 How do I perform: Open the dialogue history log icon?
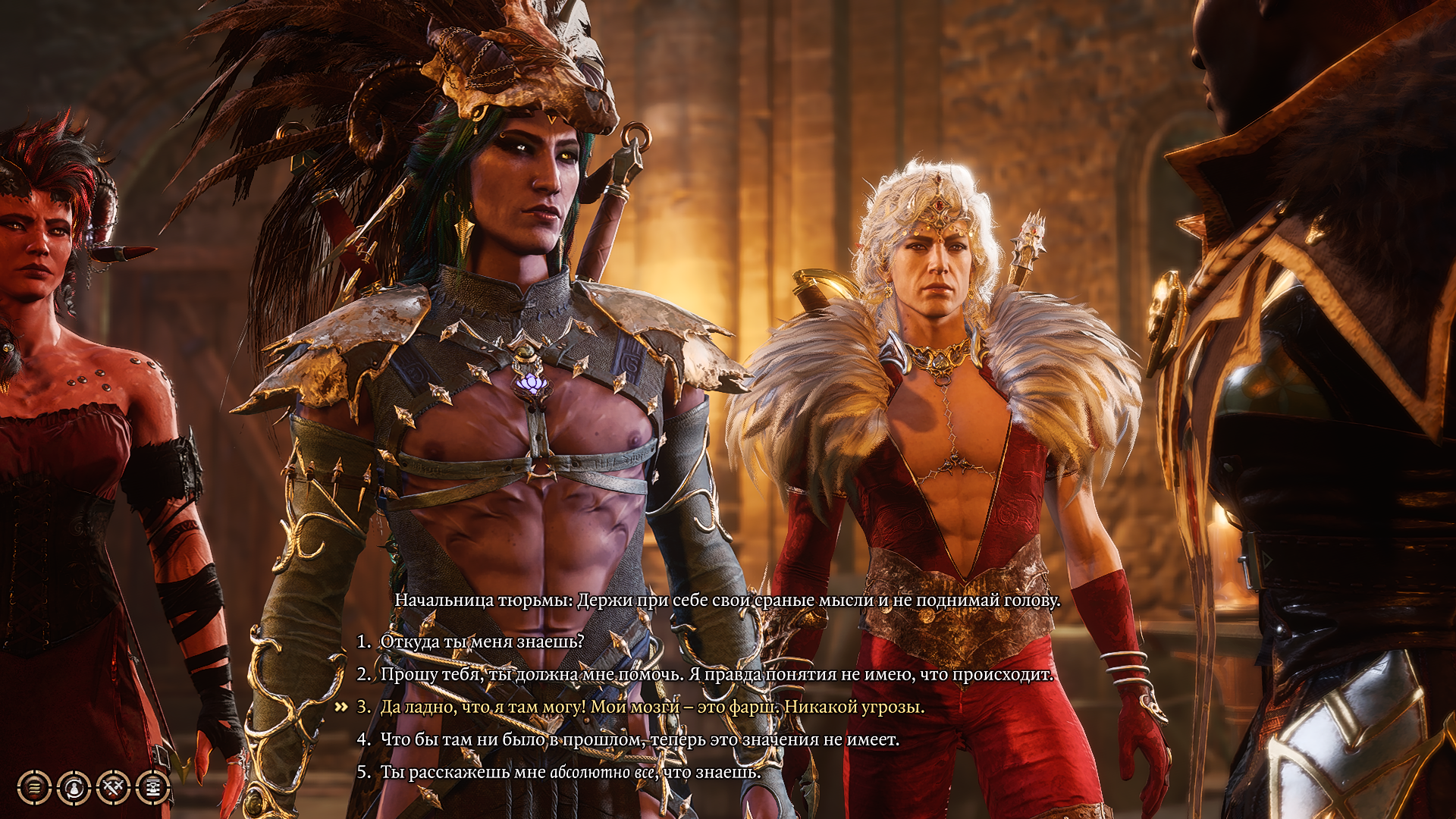point(34,788)
